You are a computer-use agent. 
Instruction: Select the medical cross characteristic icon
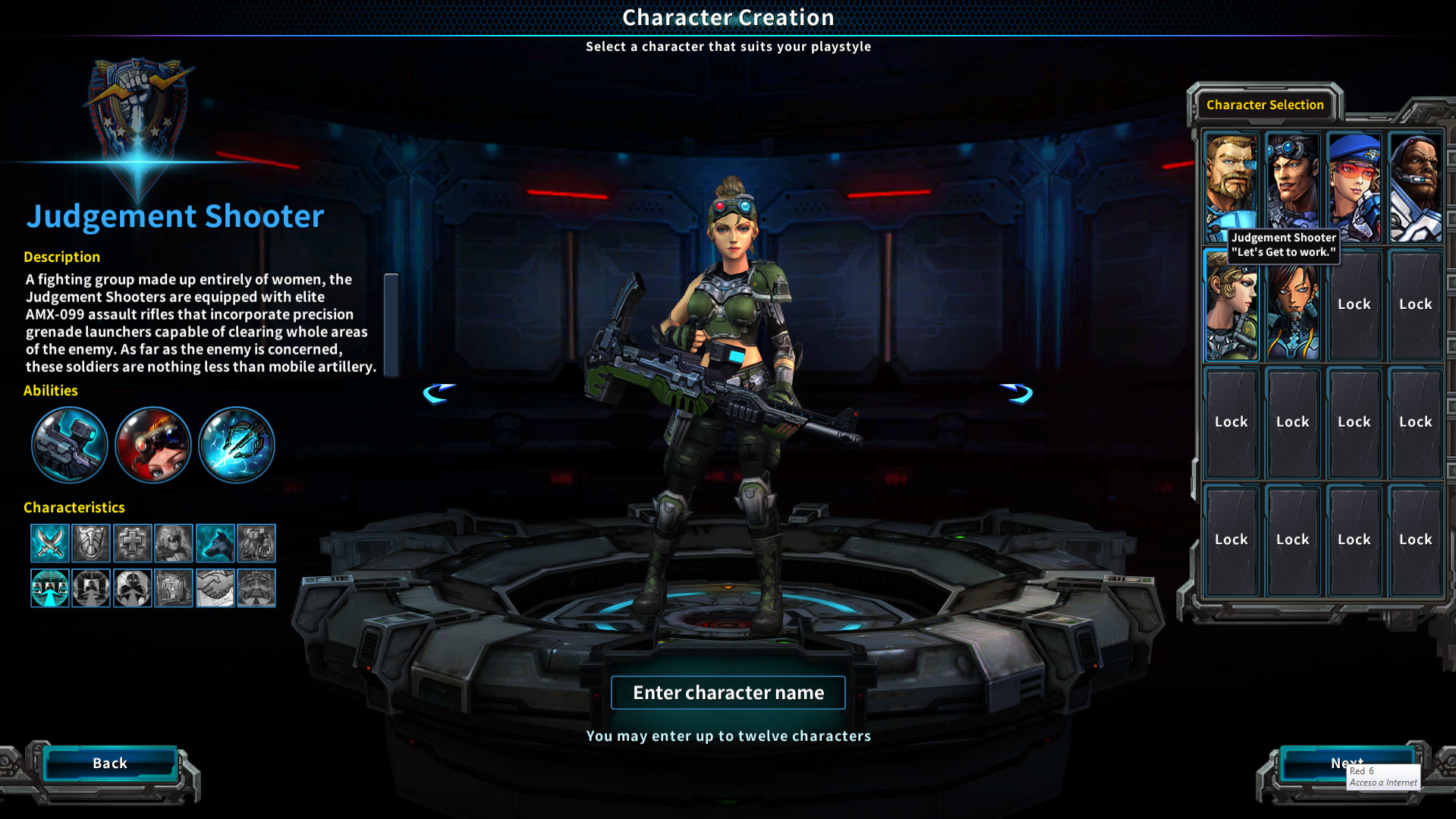(132, 543)
